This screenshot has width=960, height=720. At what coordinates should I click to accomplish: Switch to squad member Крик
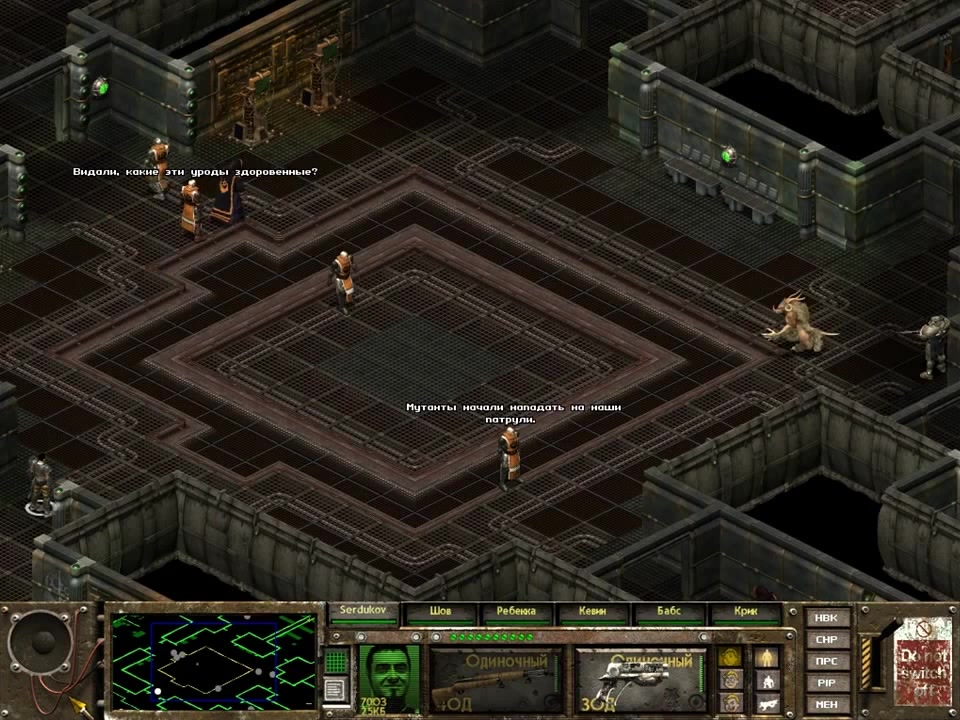coord(745,612)
